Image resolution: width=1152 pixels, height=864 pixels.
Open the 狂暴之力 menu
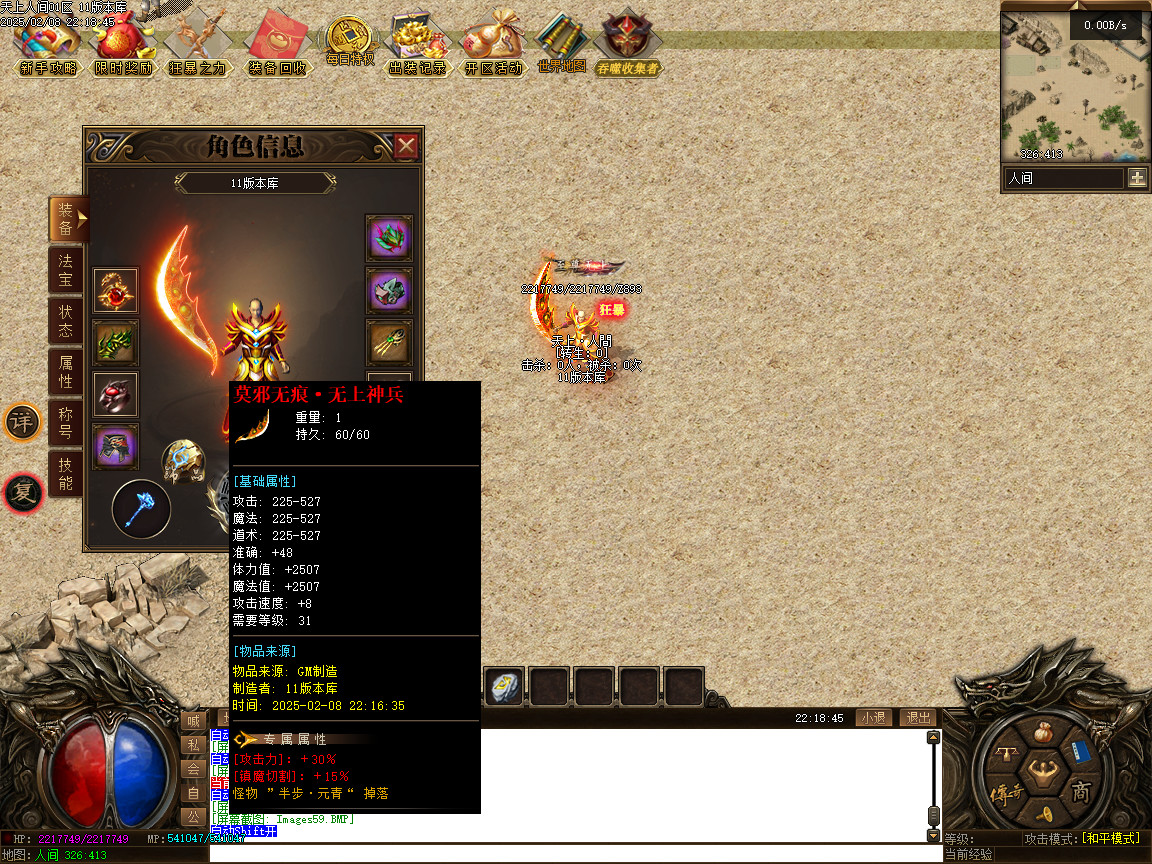click(197, 45)
